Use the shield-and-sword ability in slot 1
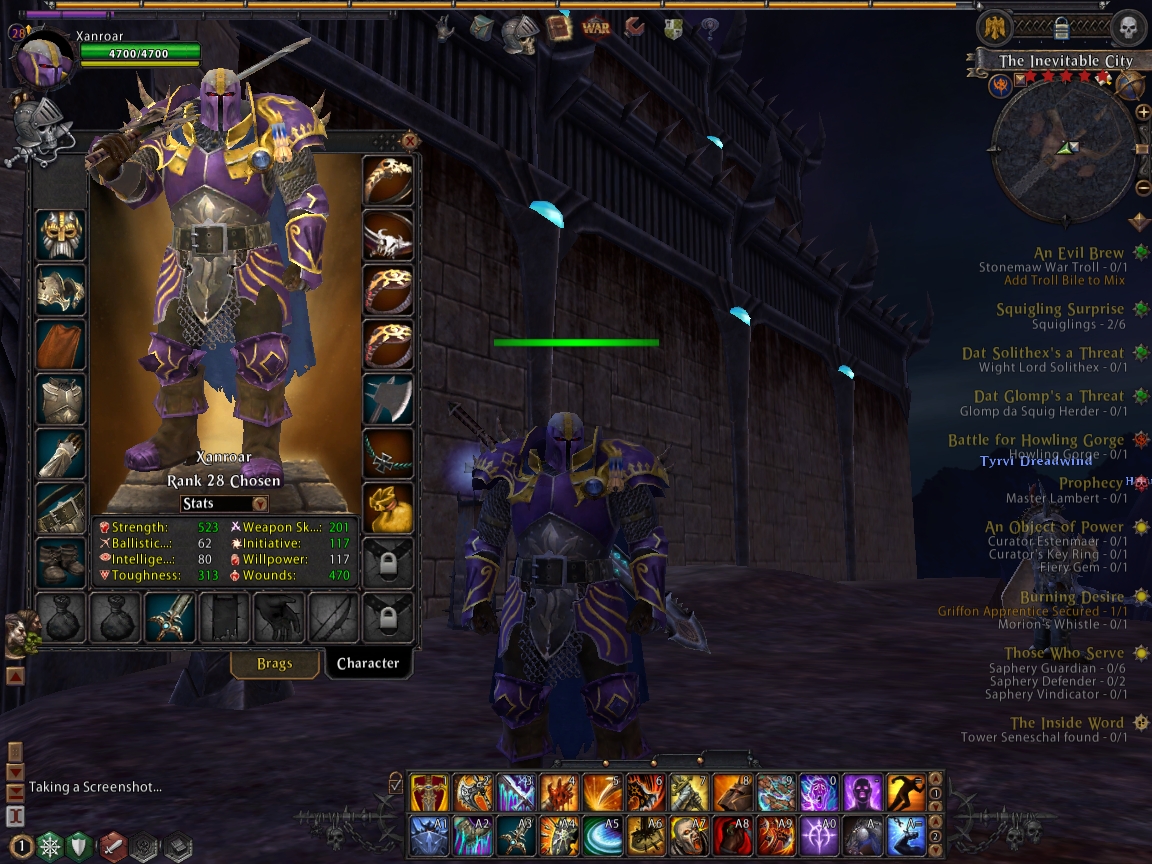This screenshot has width=1152, height=864. [x=429, y=792]
